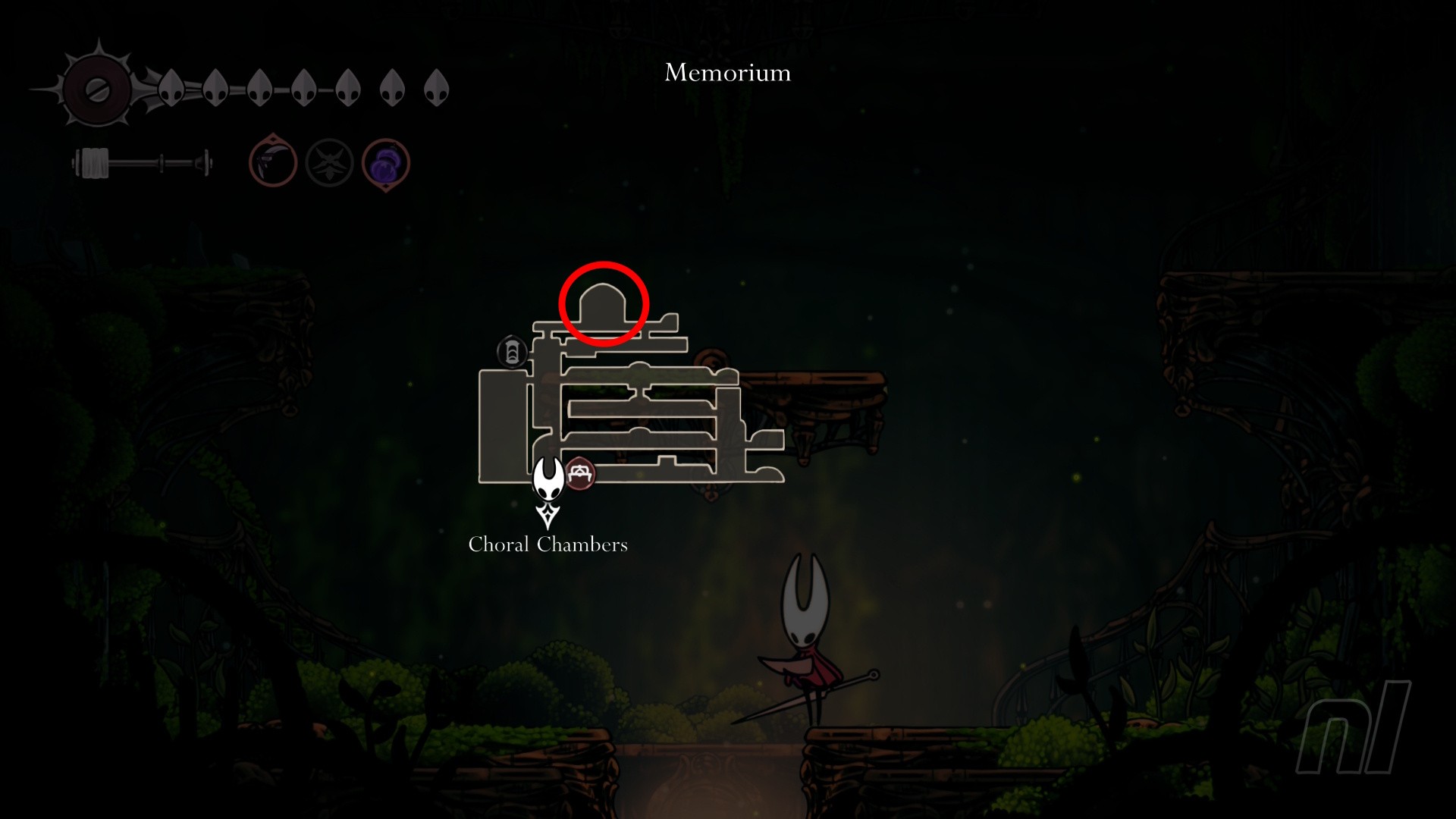Click the grey bell station map marker

512,352
